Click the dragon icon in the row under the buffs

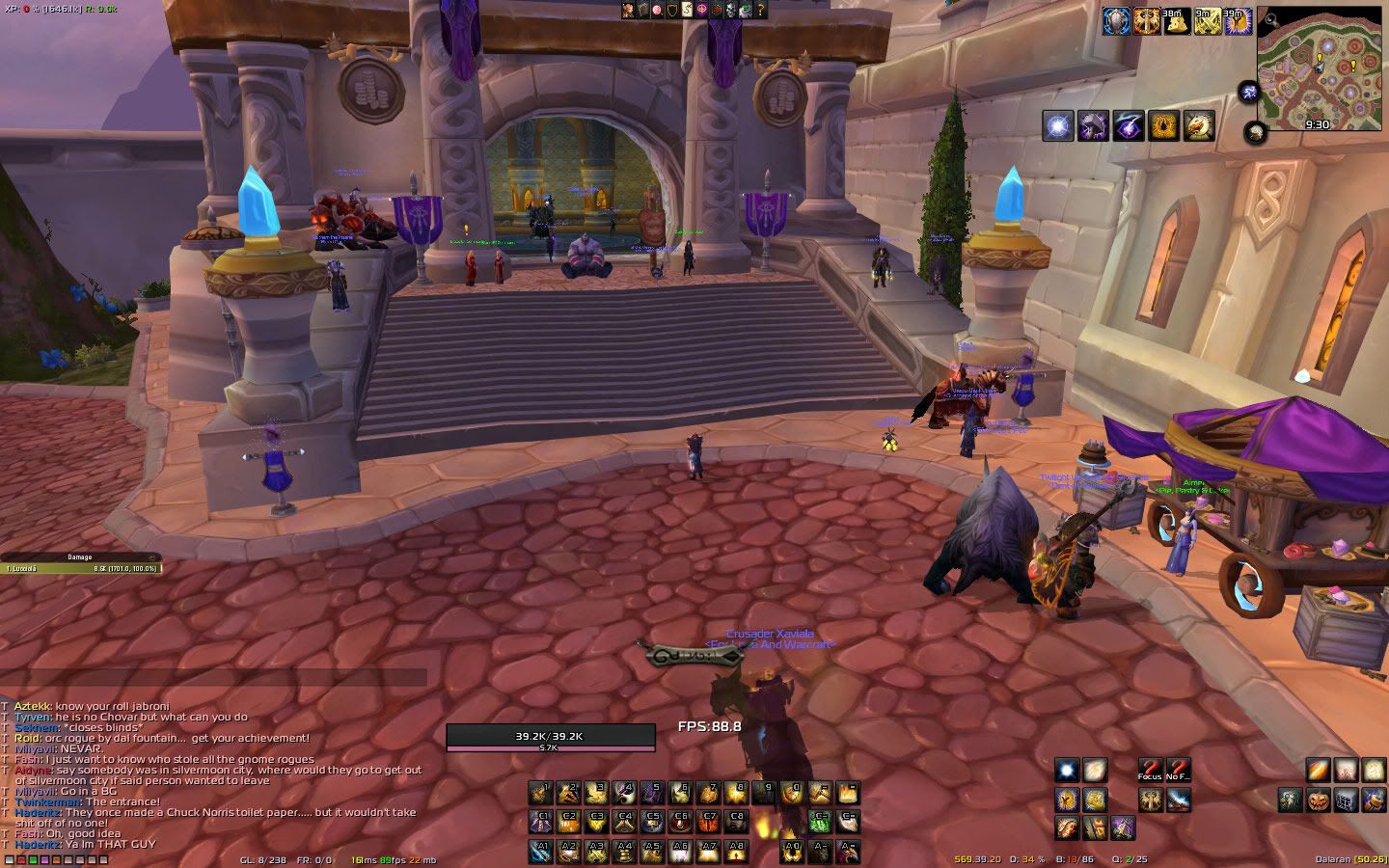pos(1199,126)
